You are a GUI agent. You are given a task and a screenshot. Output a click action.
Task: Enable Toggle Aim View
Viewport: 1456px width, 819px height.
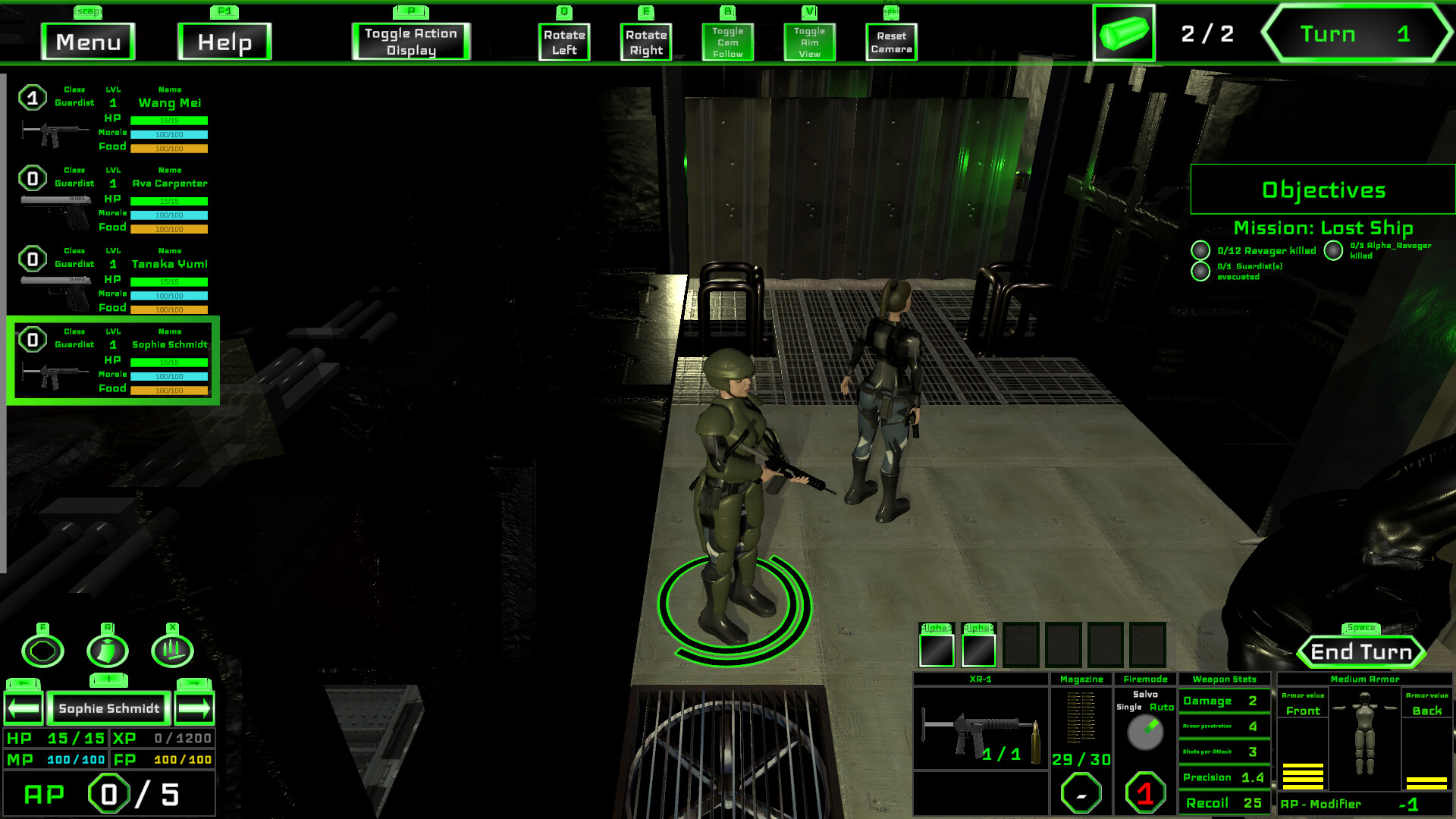810,42
